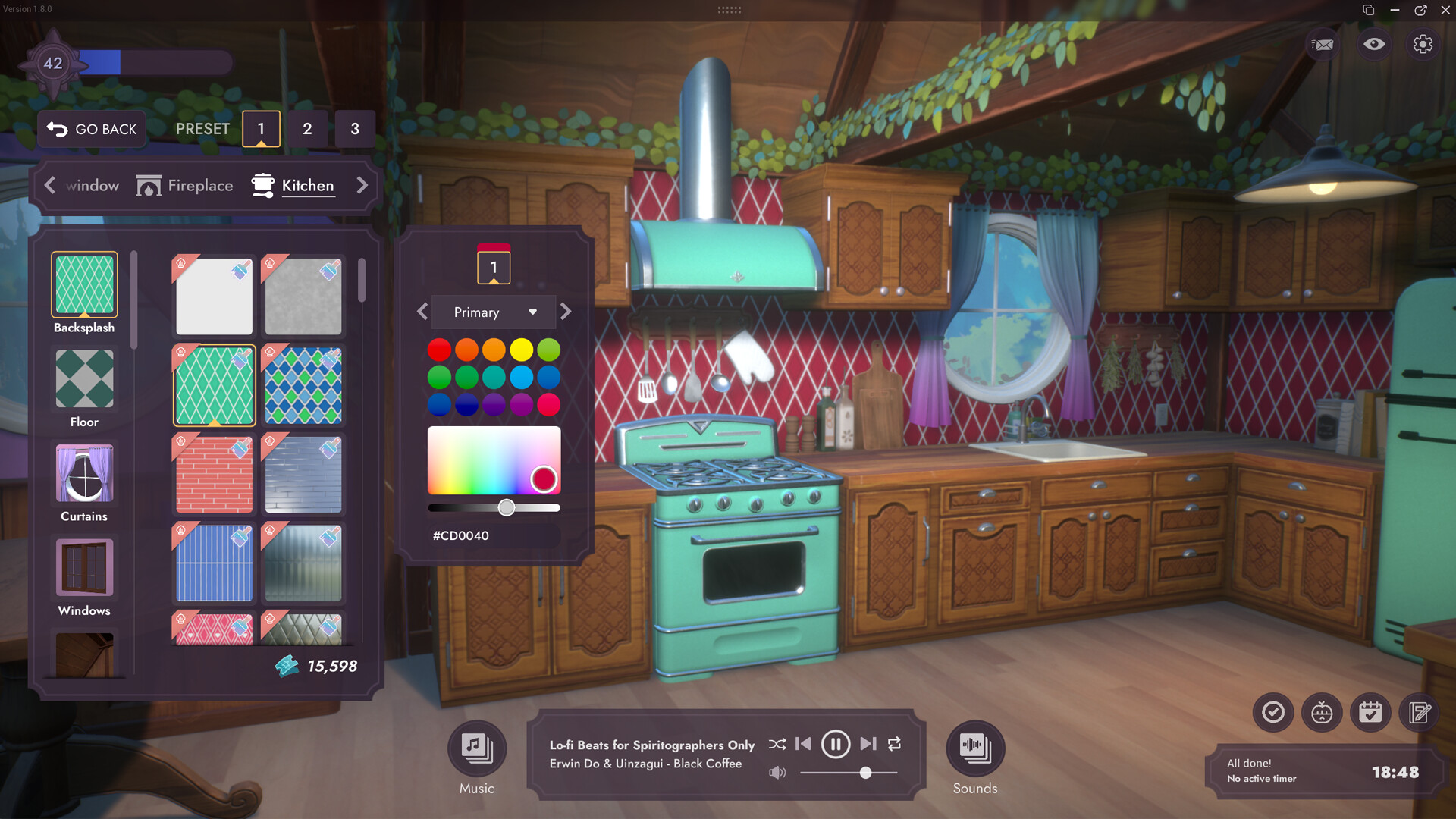Select the plain white backsplash swatch
The image size is (1456, 819).
pos(214,297)
